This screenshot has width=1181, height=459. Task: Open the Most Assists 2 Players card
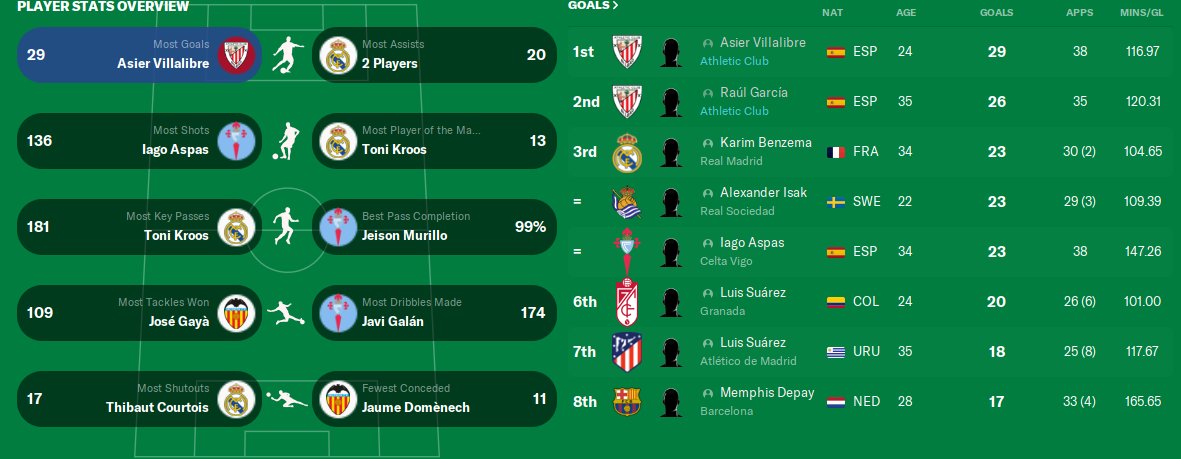[x=434, y=54]
